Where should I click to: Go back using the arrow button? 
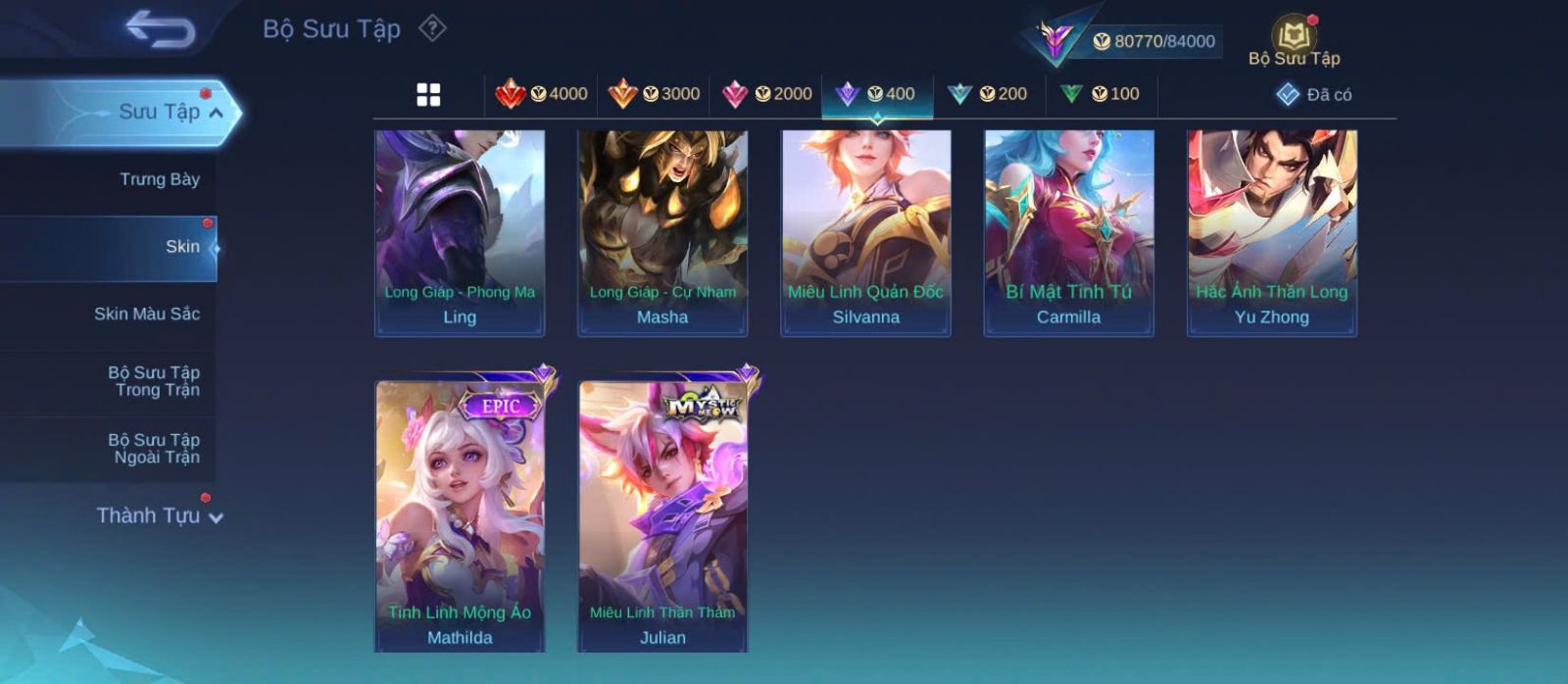160,28
